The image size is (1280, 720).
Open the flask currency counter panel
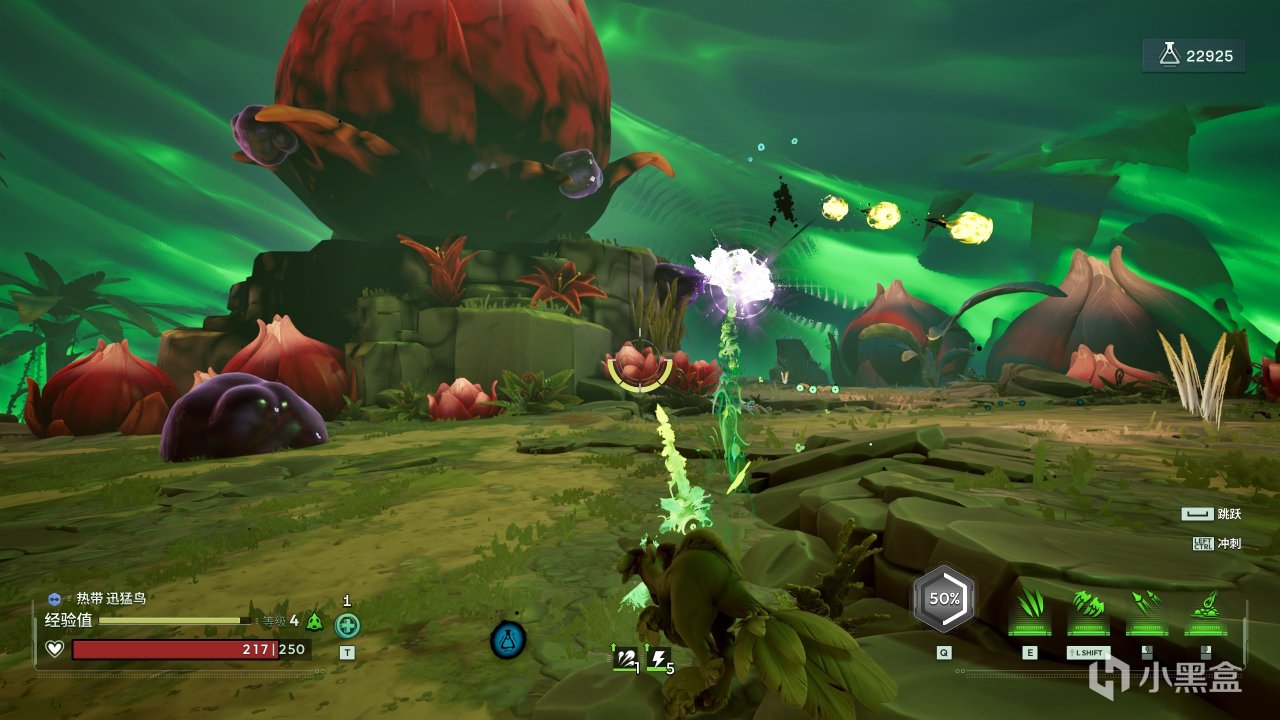pos(1194,56)
